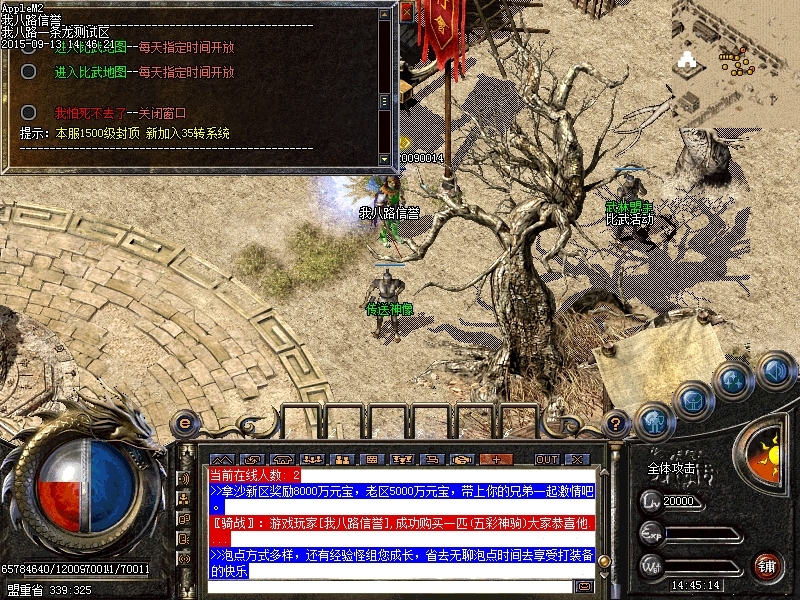Image resolution: width=800 pixels, height=600 pixels.
Task: Click the keyboard icon beside chat input
Action: [583, 586]
